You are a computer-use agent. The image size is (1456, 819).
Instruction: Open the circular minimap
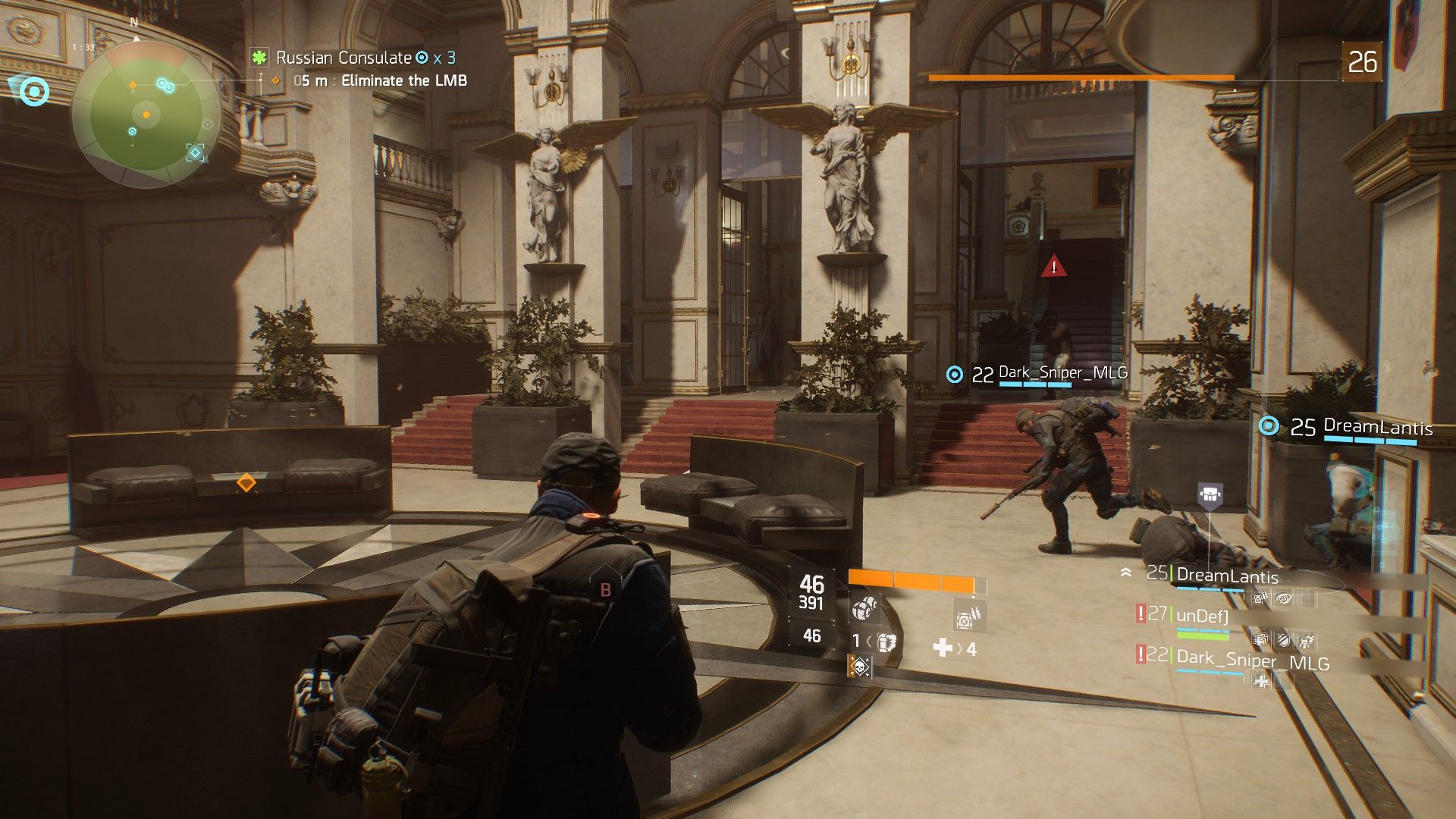click(x=146, y=114)
